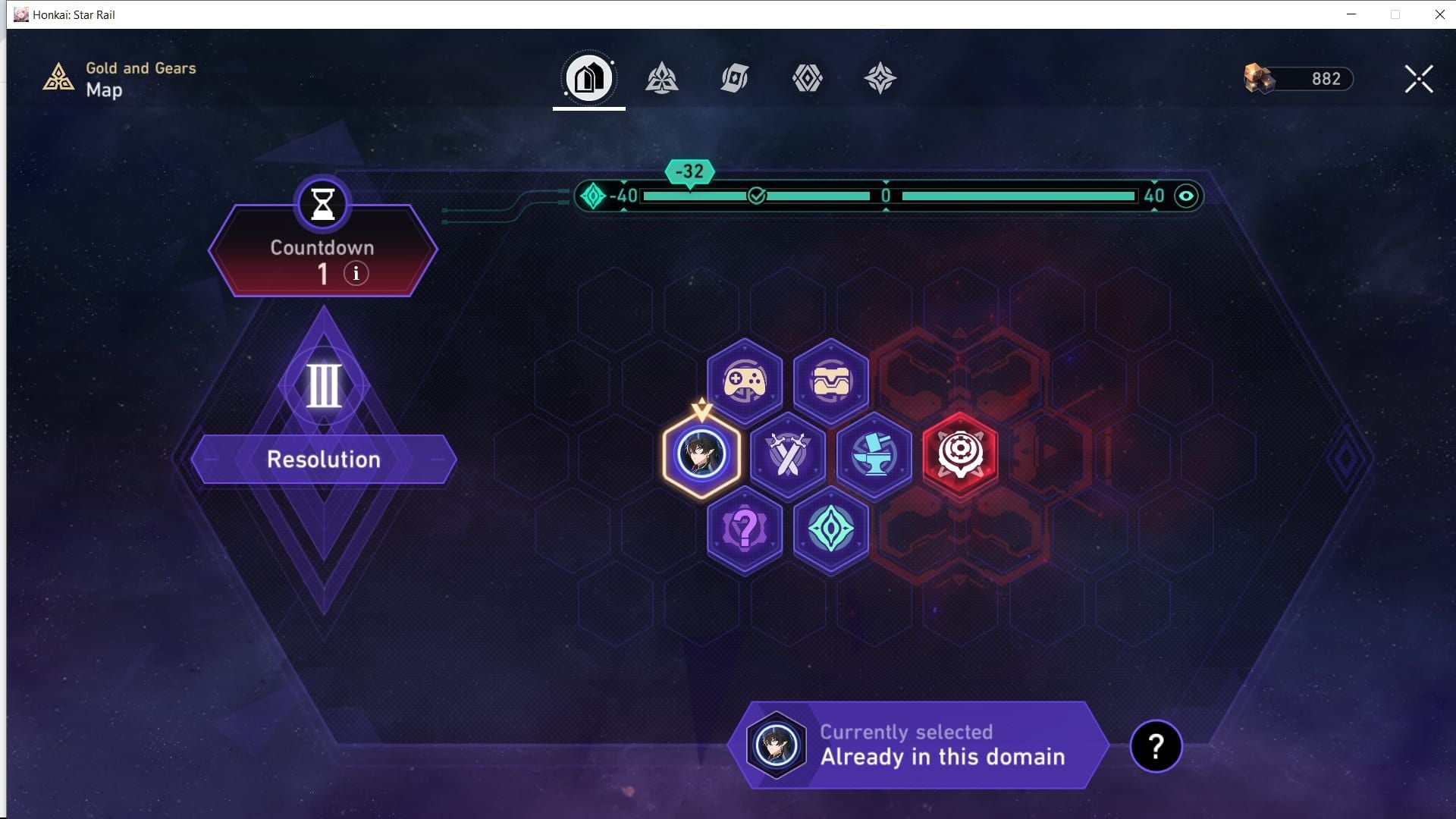Switch to the Map tab icon
1456x819 pixels.
click(588, 78)
